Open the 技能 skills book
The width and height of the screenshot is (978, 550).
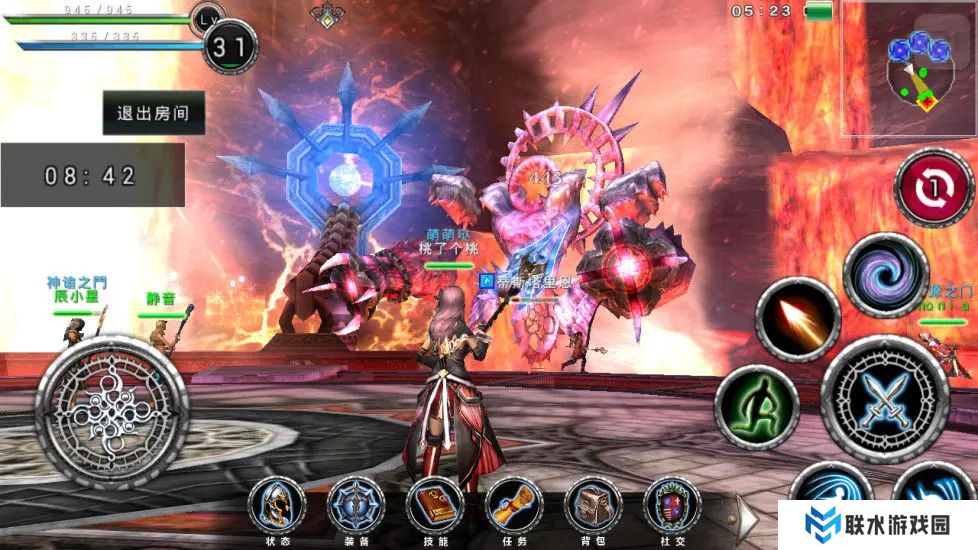435,505
